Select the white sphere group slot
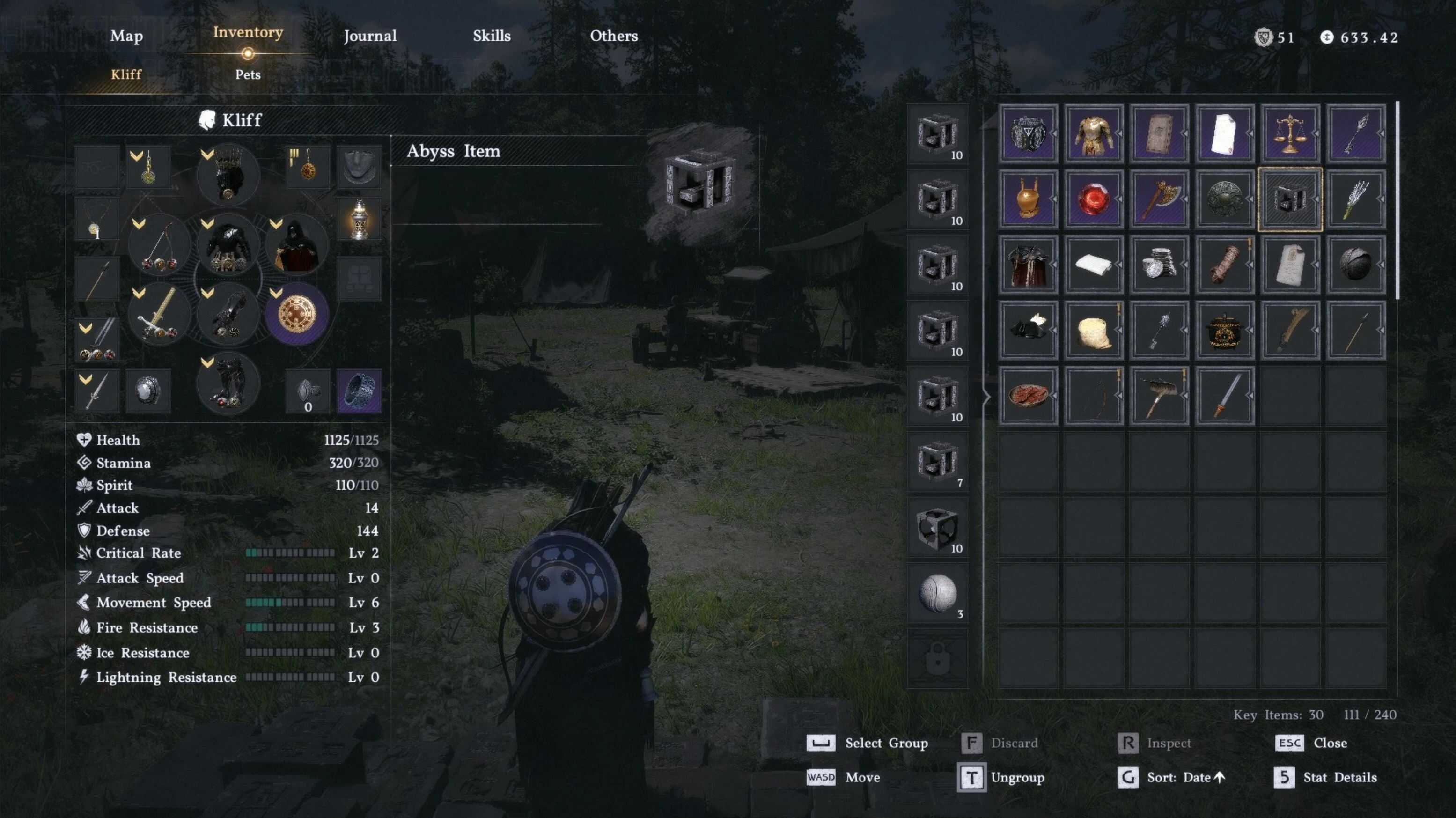The image size is (1456, 818). pyautogui.click(x=937, y=594)
